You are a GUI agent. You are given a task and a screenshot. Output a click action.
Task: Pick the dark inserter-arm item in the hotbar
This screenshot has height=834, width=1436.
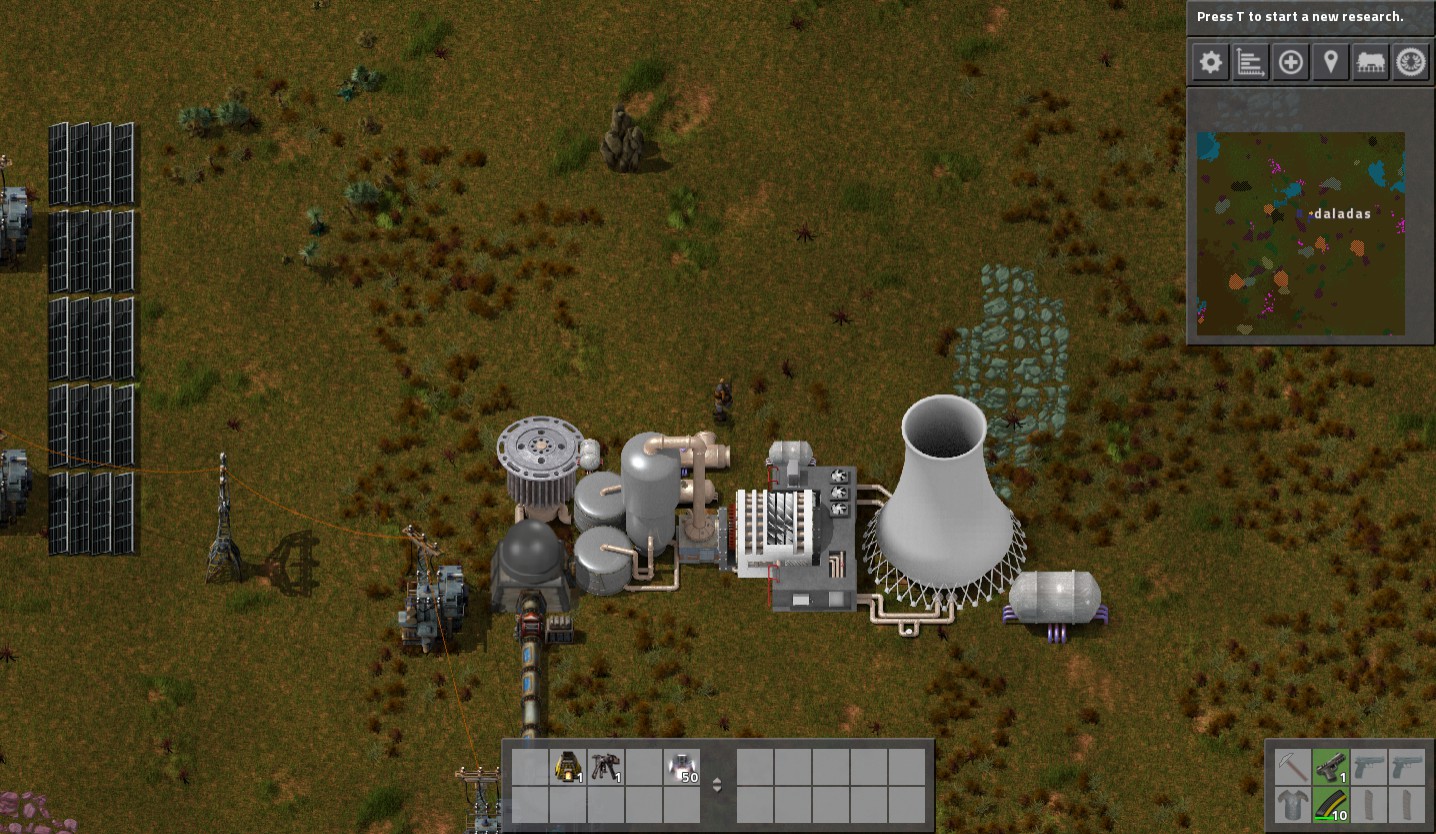pyautogui.click(x=605, y=767)
